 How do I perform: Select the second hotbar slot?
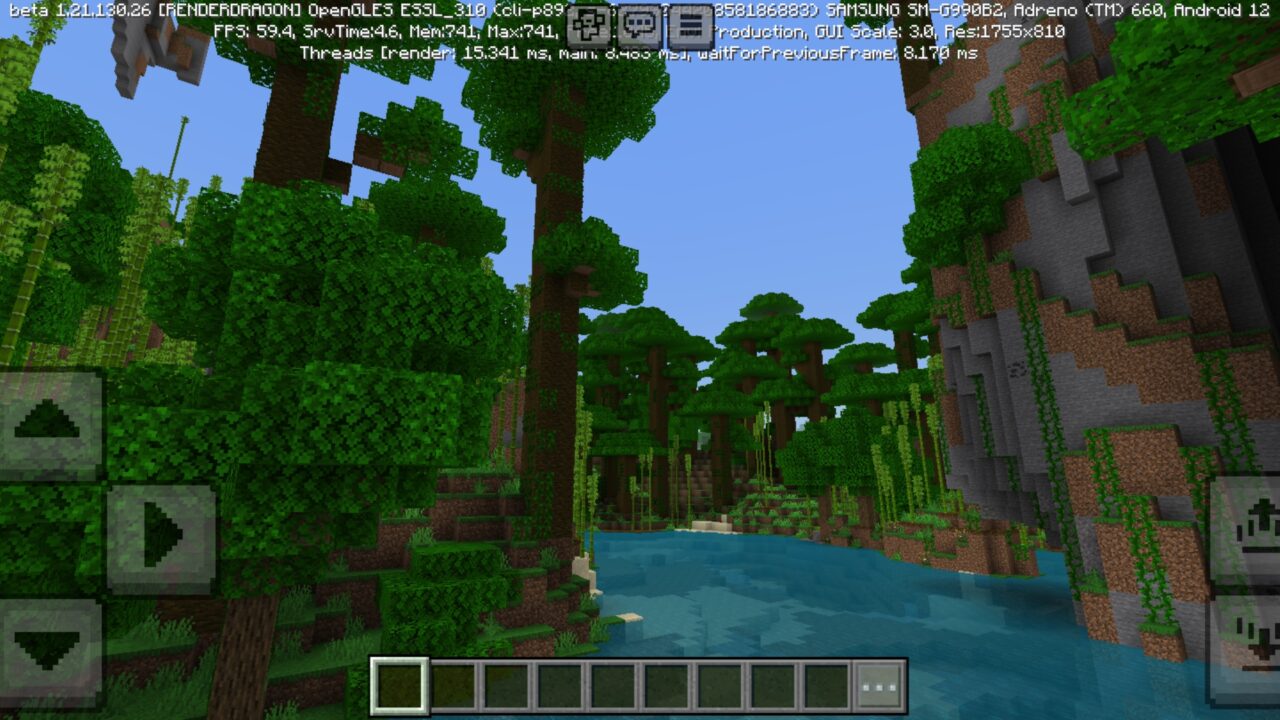tap(454, 685)
